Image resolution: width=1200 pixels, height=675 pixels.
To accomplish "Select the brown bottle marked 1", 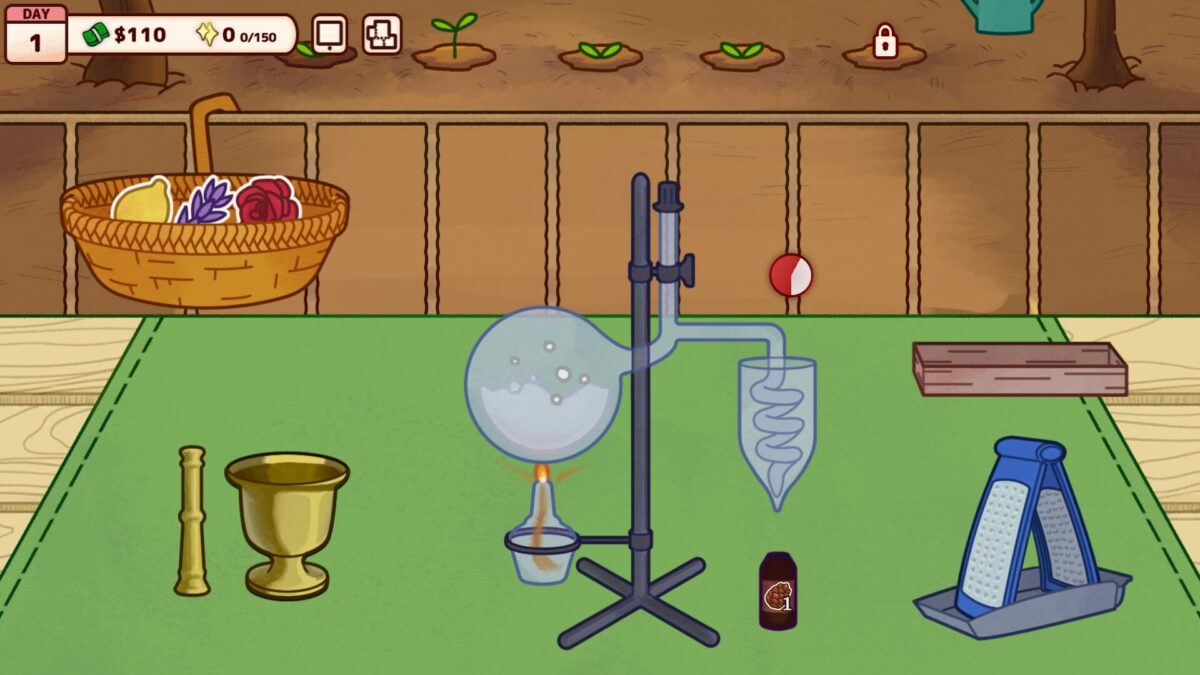I will [x=778, y=591].
